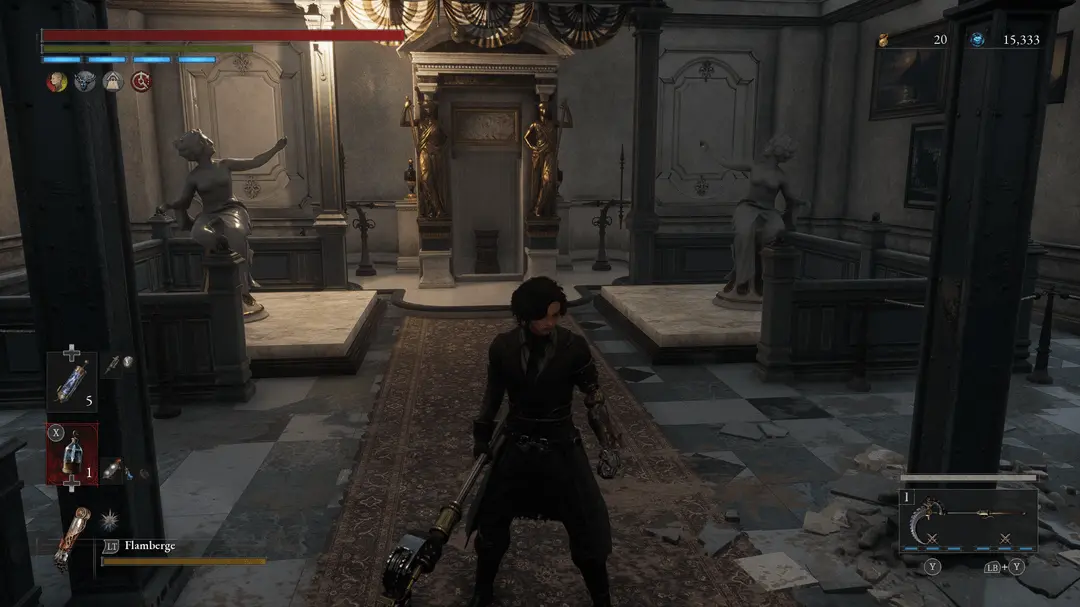Open the equipped scythe weapon panel
The image size is (1080, 607).
point(967,520)
